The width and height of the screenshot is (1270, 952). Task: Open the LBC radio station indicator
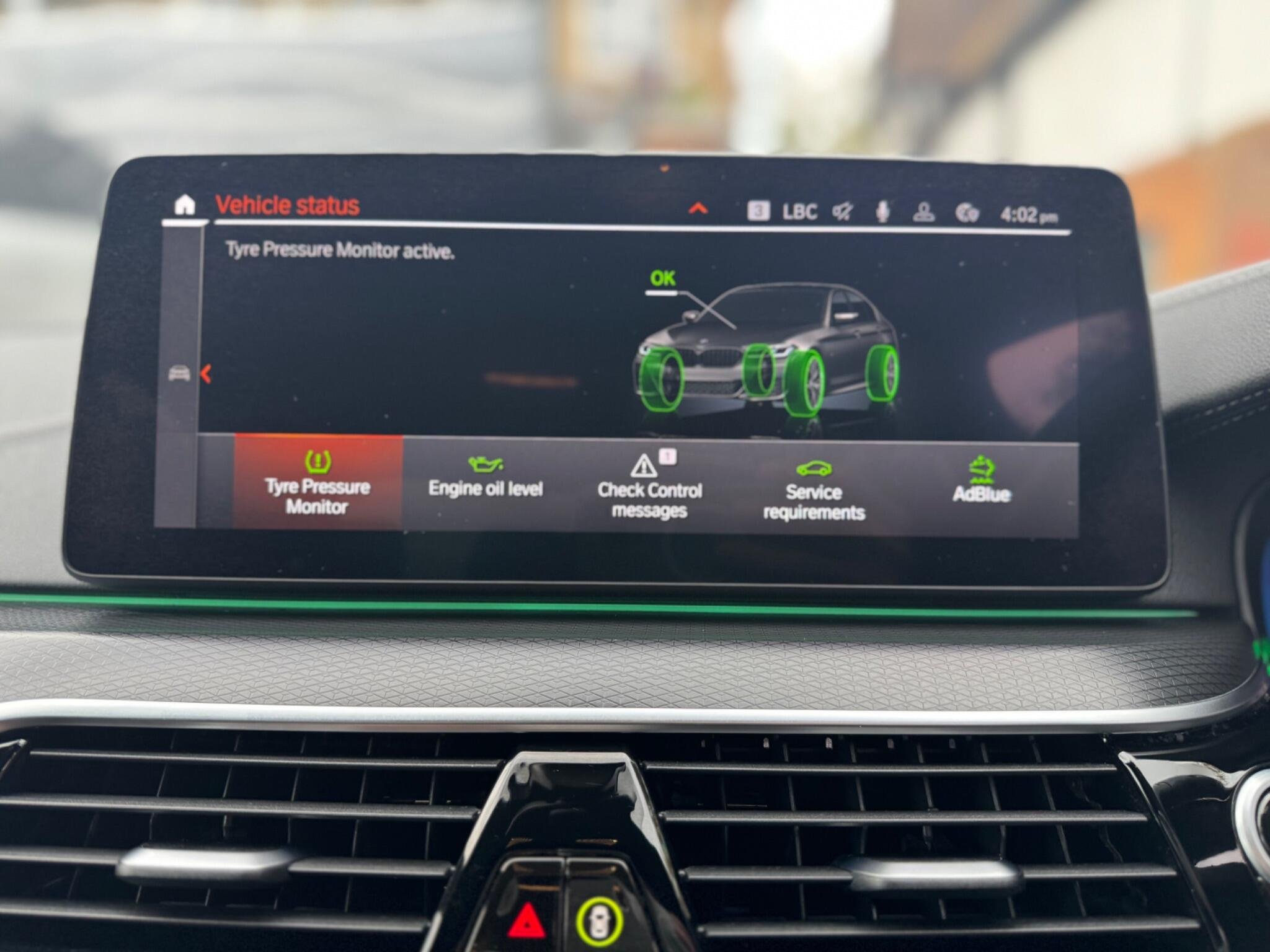click(x=799, y=212)
